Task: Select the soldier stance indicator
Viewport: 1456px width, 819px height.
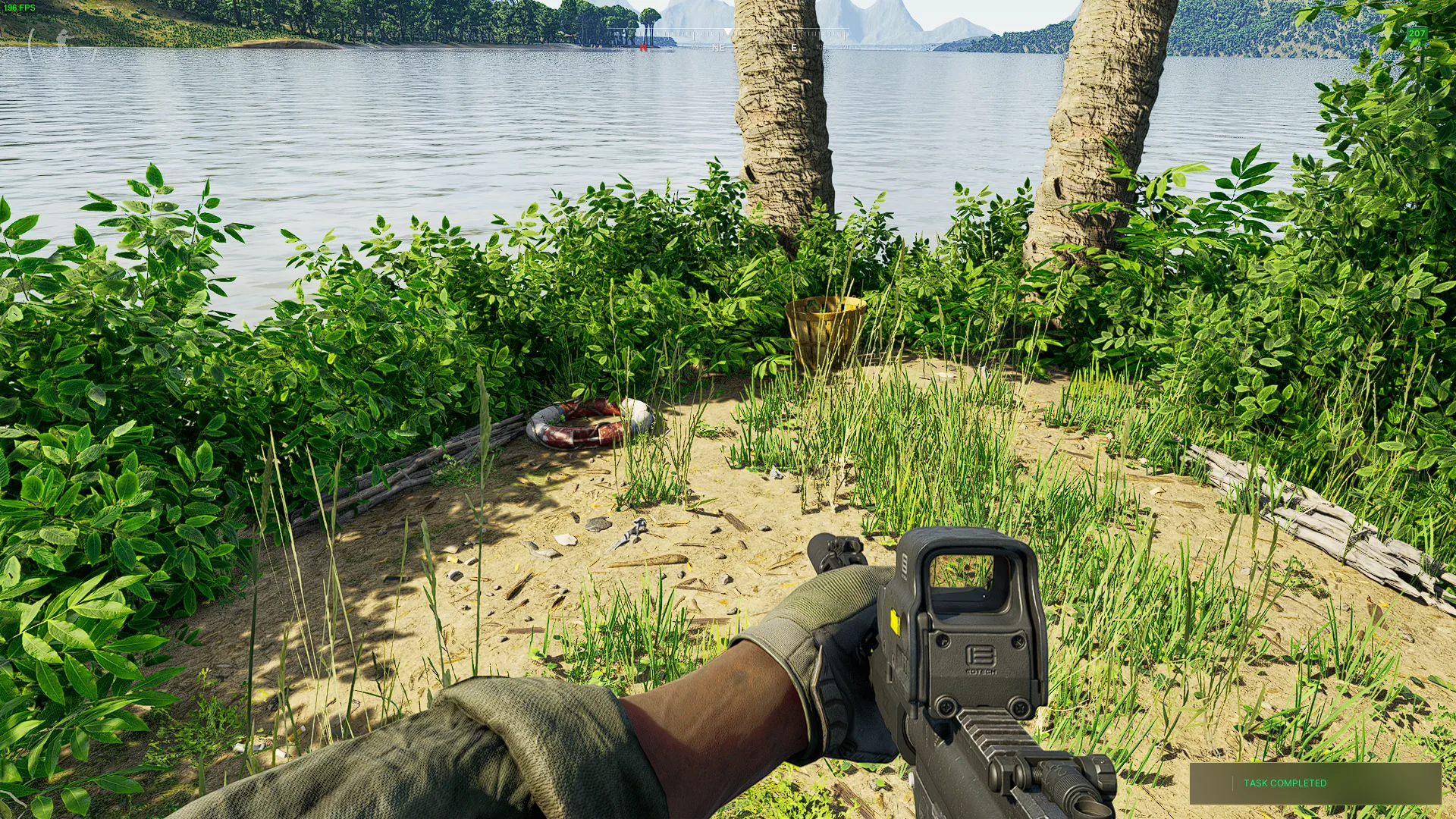Action: point(62,42)
